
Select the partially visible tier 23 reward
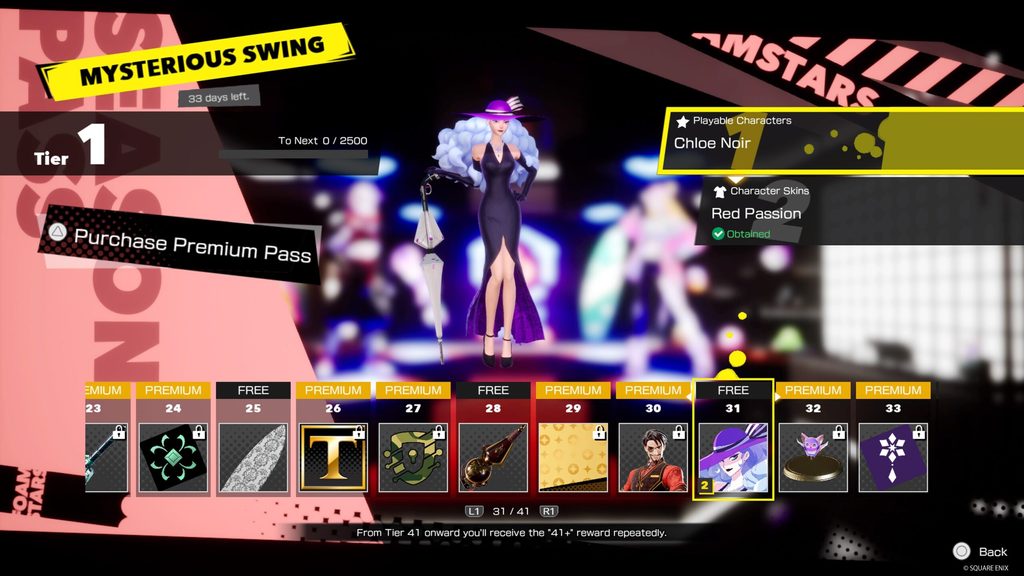tap(105, 457)
